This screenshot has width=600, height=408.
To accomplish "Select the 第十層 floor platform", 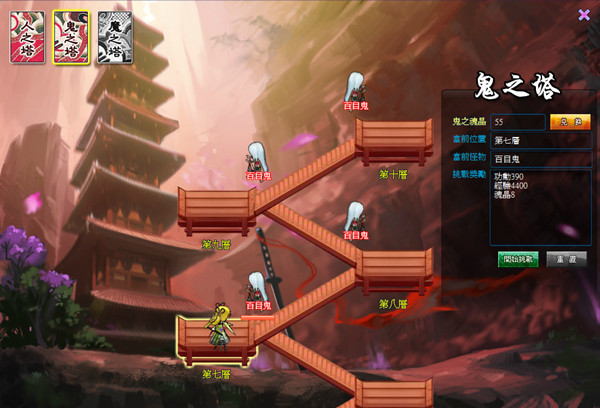I will coord(393,142).
